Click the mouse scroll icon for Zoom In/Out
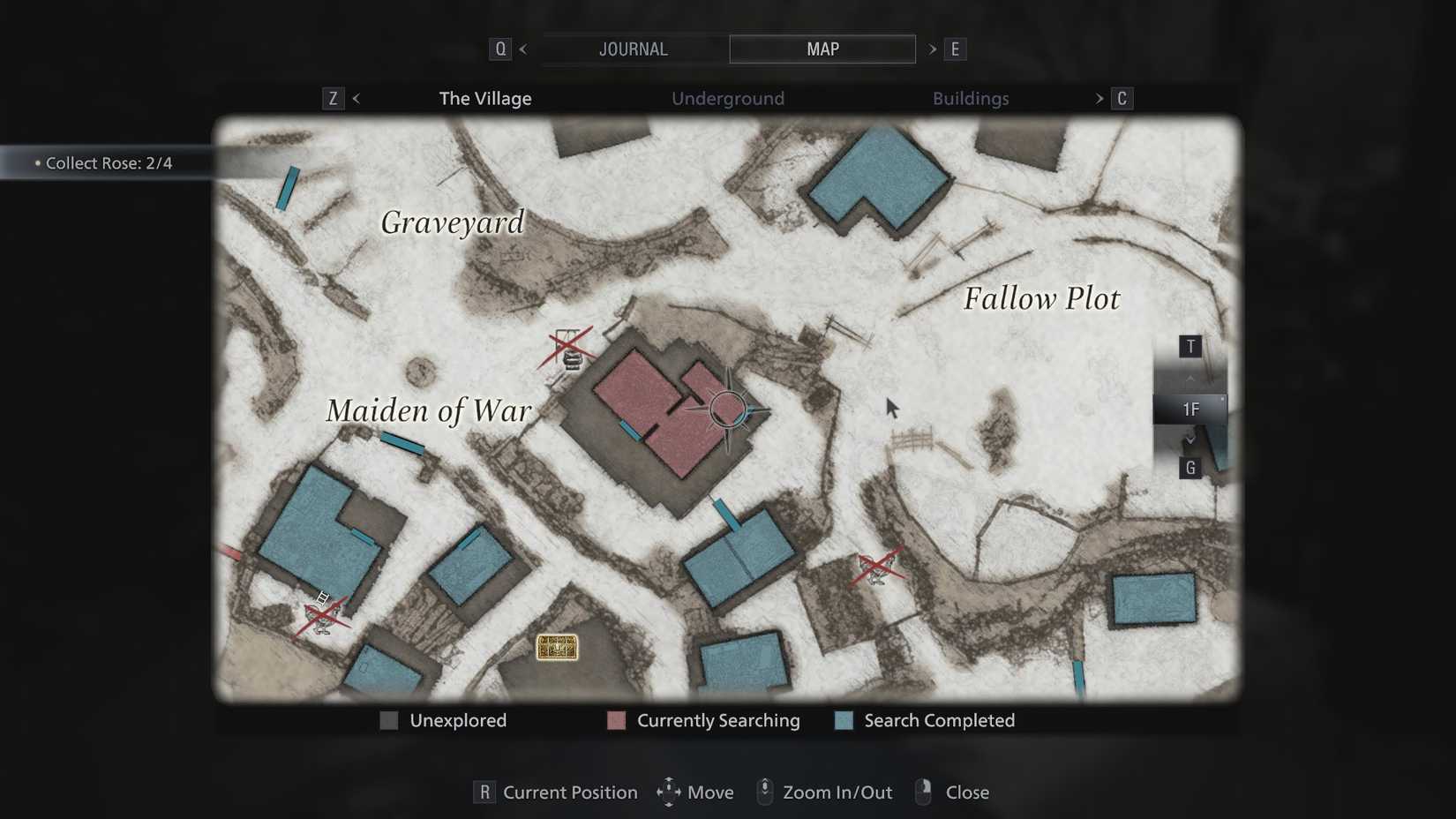The image size is (1456, 819). click(x=764, y=792)
